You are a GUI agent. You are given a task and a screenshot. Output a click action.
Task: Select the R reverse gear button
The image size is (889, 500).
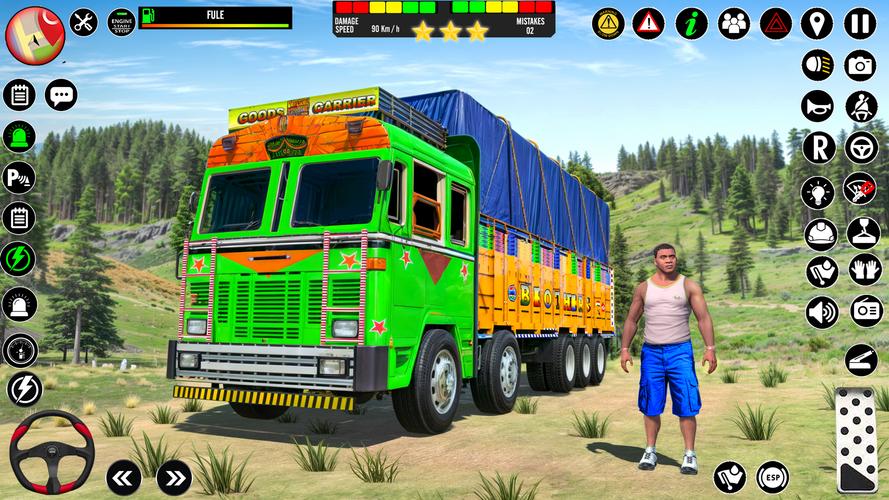[818, 148]
